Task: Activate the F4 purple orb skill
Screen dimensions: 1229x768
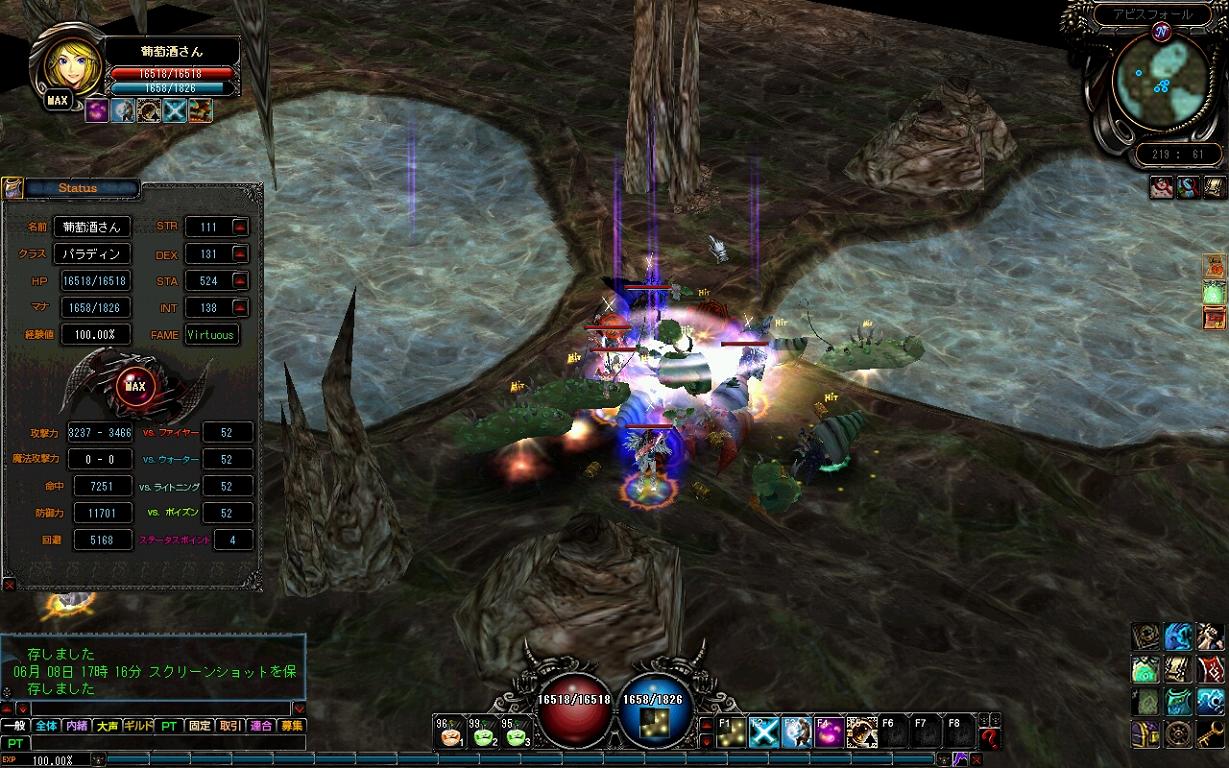Action: click(x=829, y=733)
